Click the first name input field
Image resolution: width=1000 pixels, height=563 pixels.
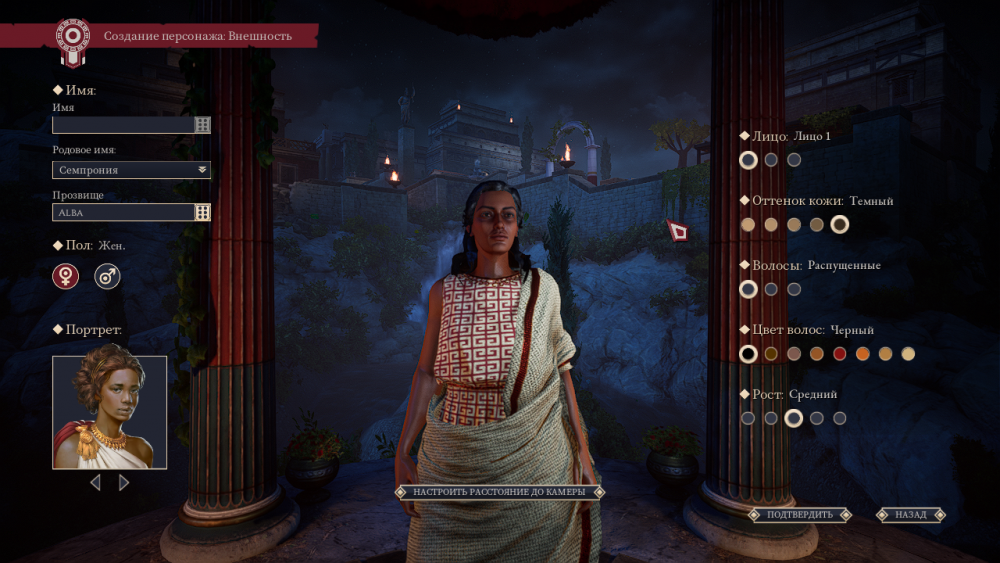[x=122, y=125]
